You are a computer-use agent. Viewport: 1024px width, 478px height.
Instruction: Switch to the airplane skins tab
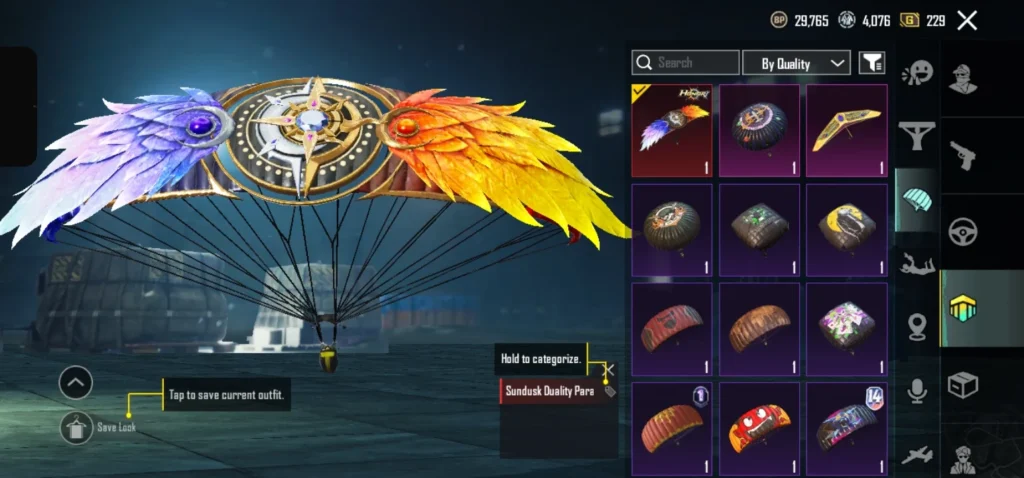(917, 455)
